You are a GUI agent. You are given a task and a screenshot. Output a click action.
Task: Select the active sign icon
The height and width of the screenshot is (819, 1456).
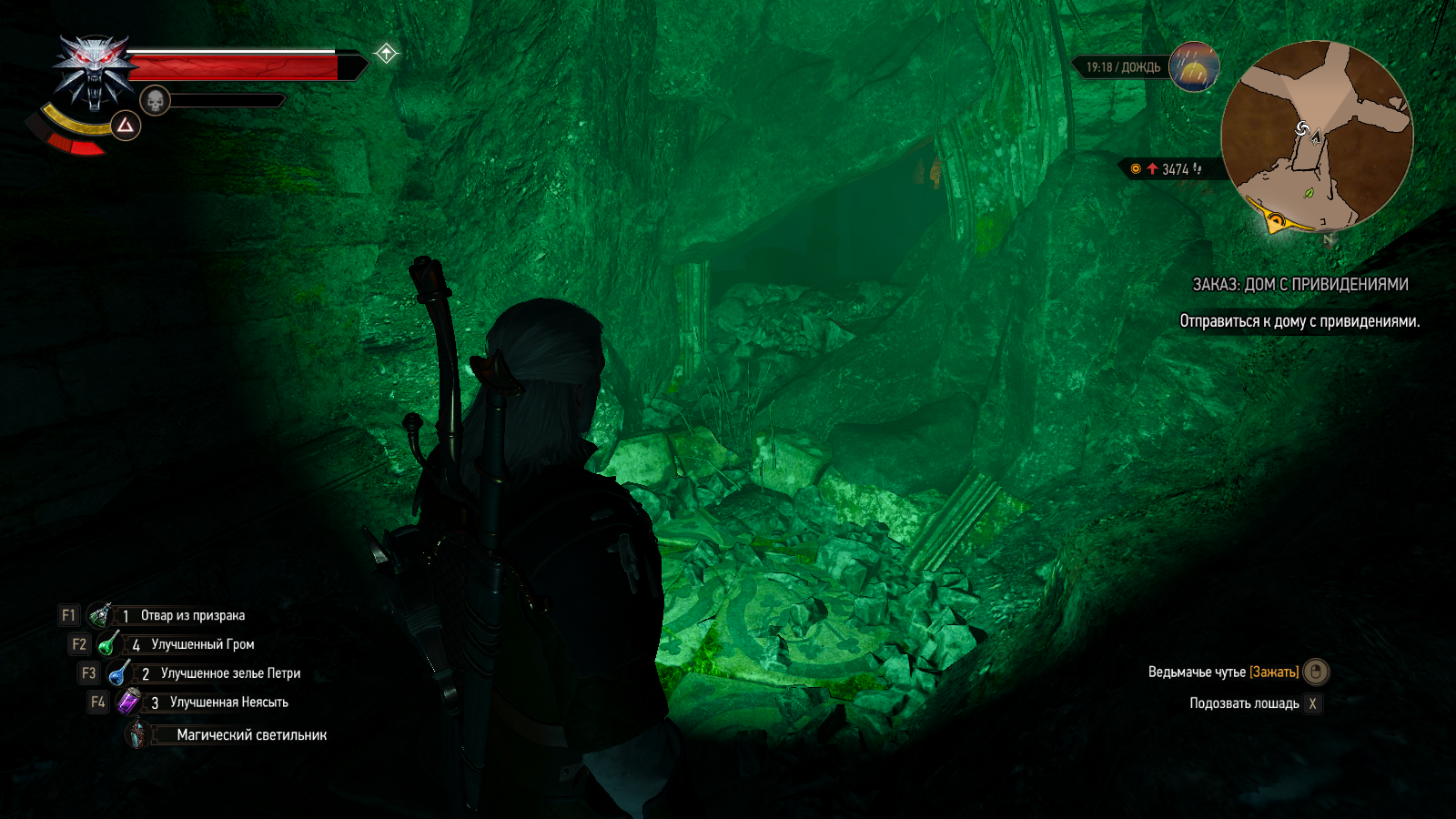click(x=126, y=126)
